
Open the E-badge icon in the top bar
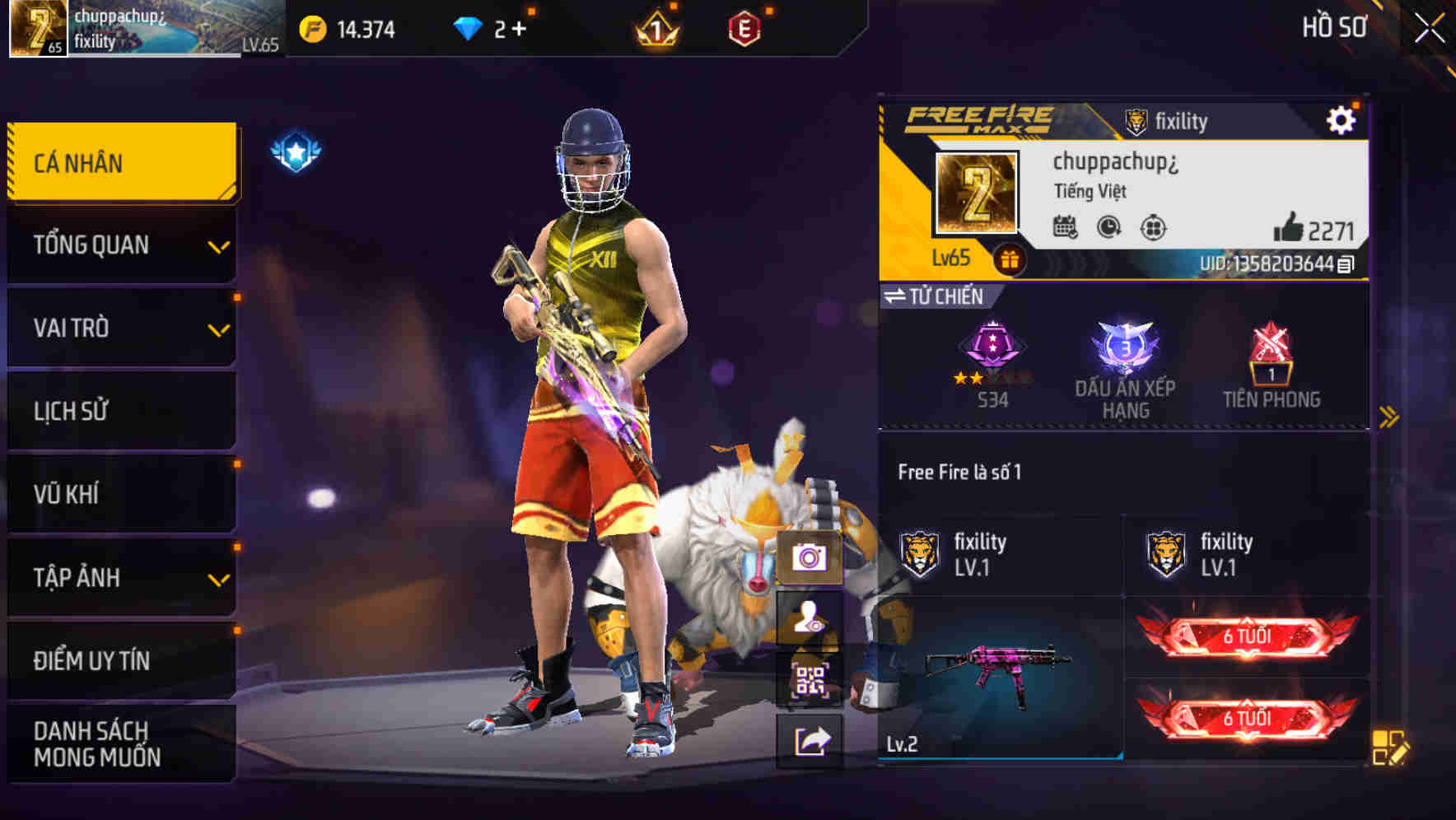coord(744,27)
